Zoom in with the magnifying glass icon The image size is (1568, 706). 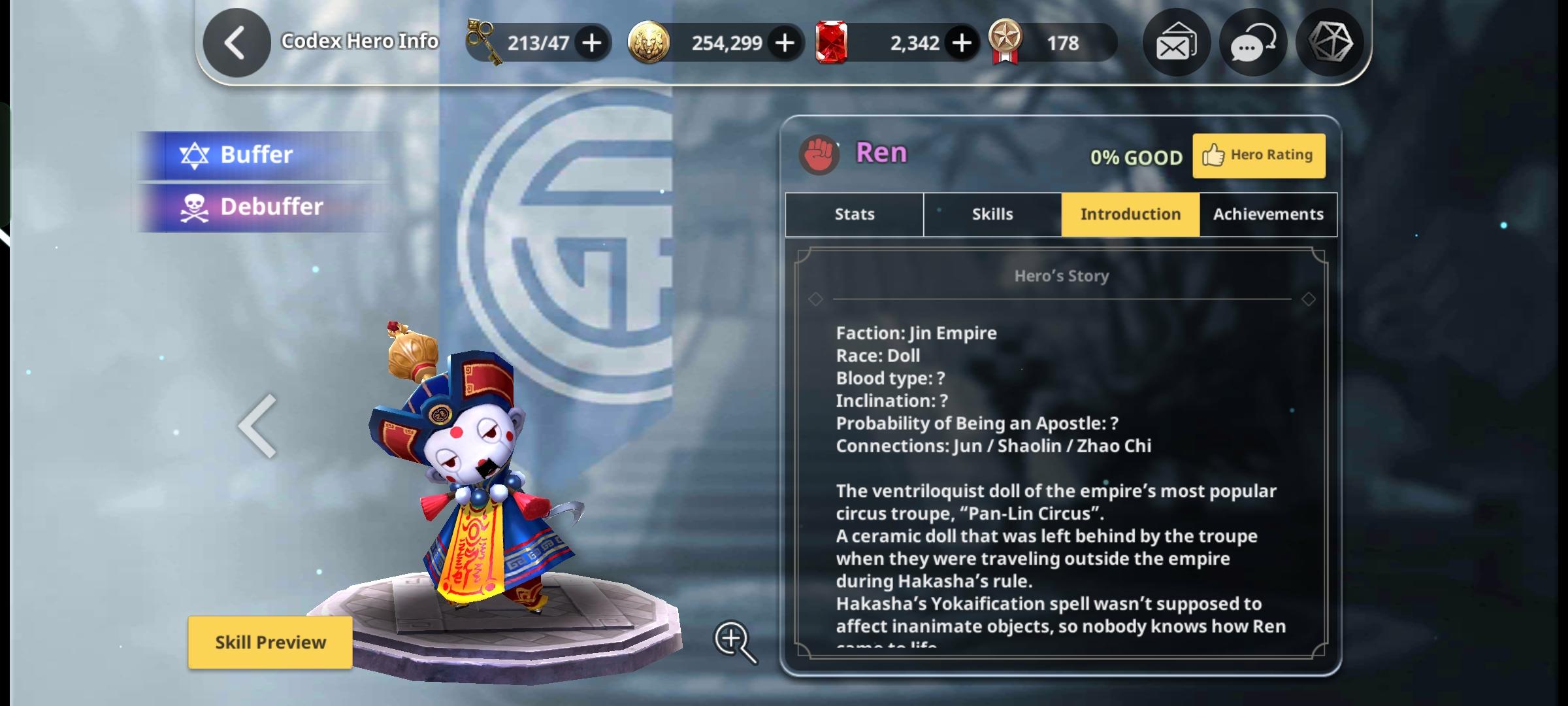coord(734,641)
